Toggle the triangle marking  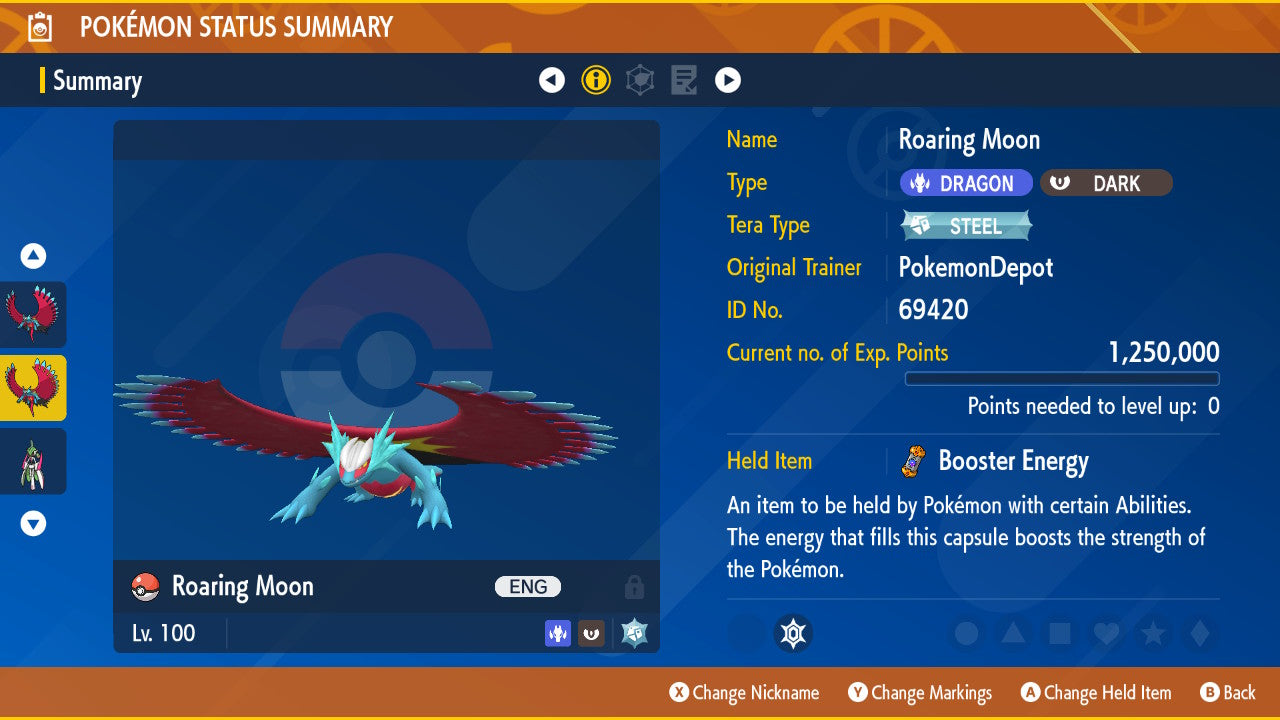(1013, 634)
